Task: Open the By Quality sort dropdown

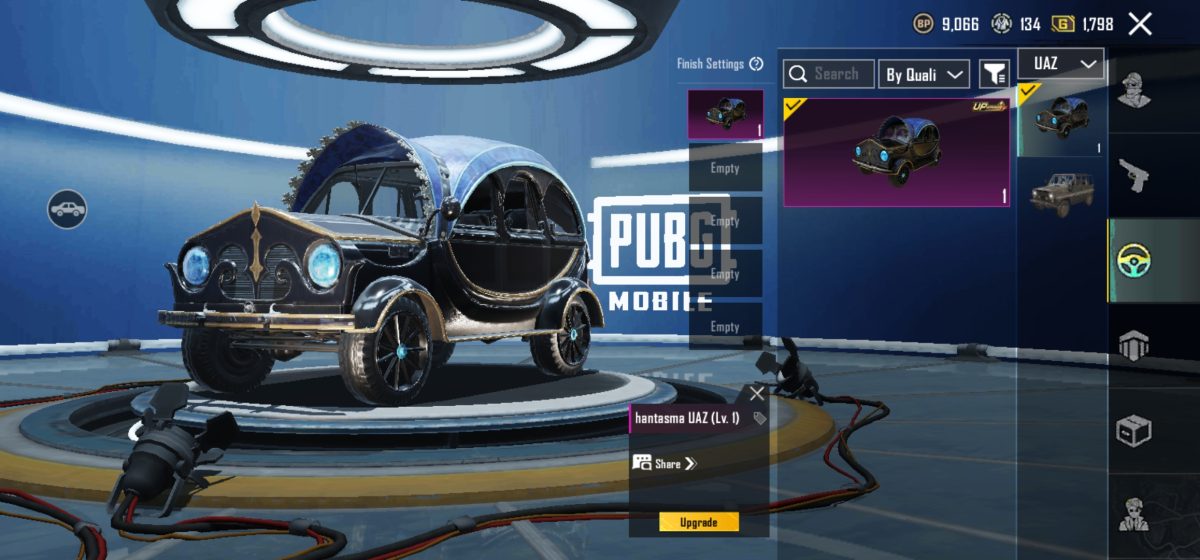Action: point(924,74)
